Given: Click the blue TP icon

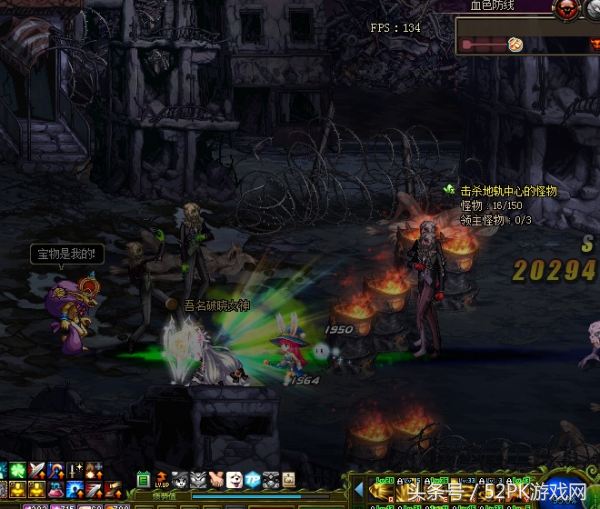Looking at the screenshot, I should point(253,479).
